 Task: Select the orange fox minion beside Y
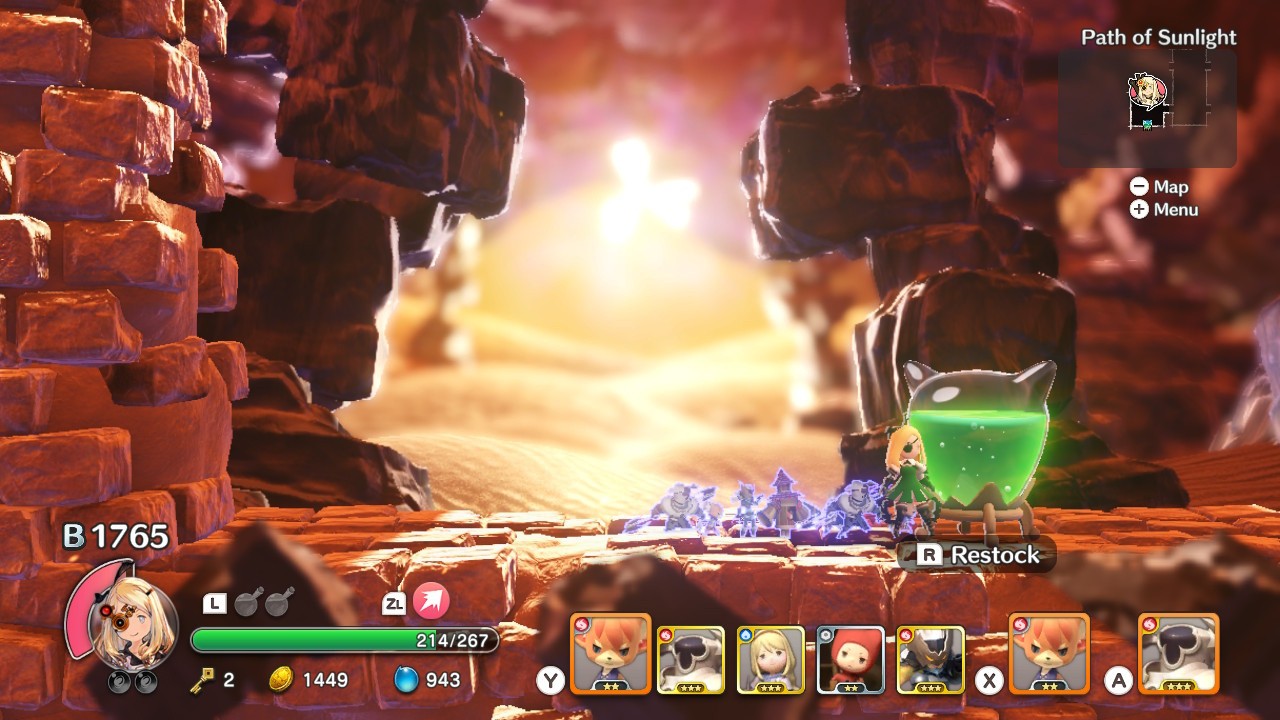pyautogui.click(x=610, y=654)
